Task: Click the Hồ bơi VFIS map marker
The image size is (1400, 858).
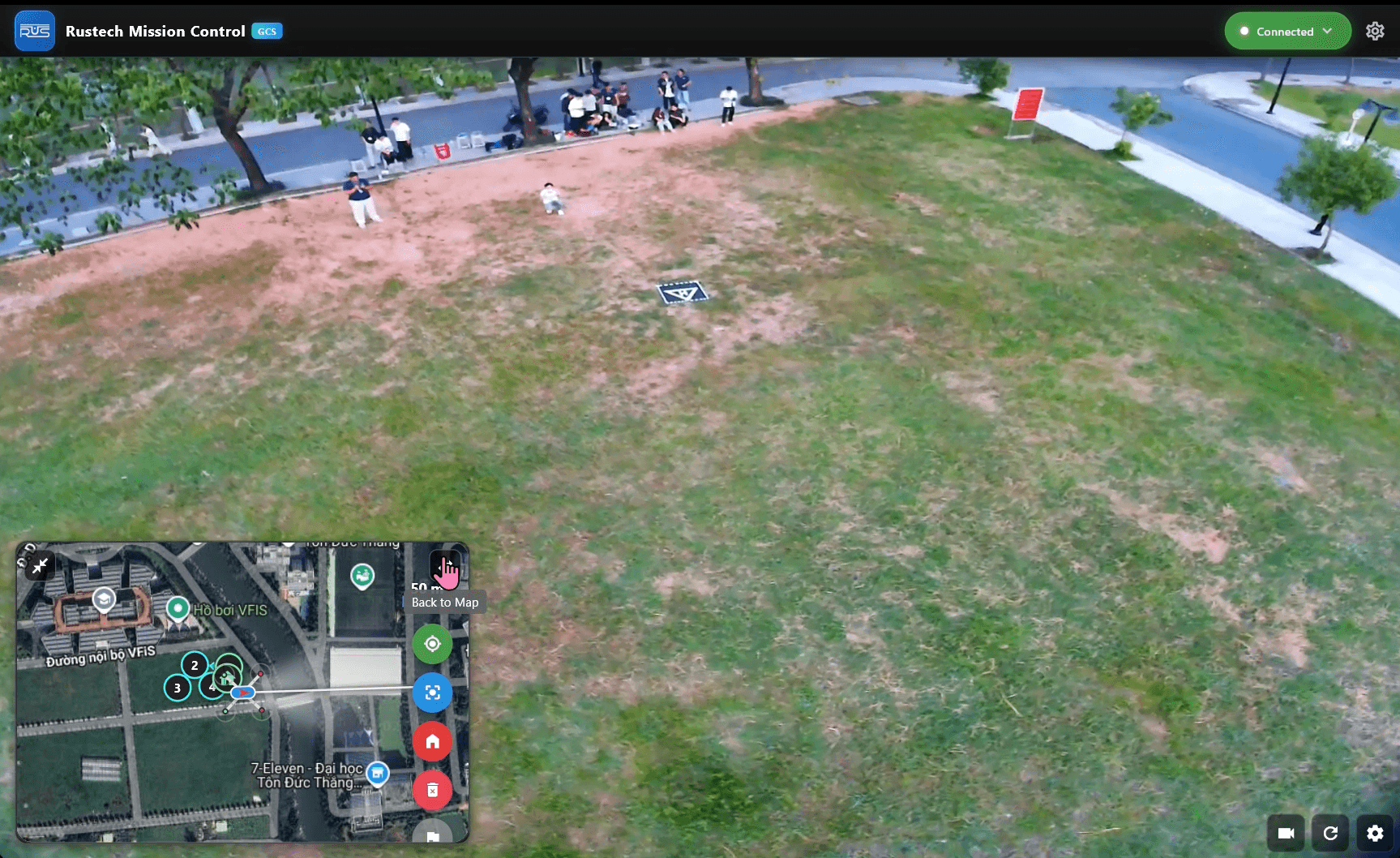Action: (178, 607)
